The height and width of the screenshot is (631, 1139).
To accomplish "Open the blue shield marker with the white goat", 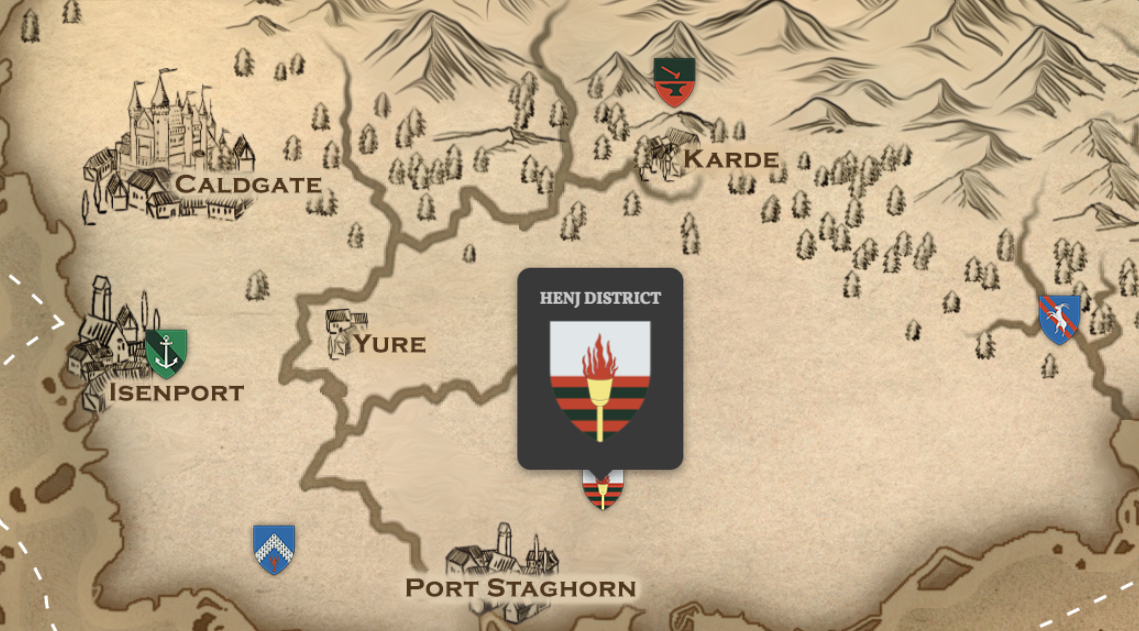I will 1059,318.
